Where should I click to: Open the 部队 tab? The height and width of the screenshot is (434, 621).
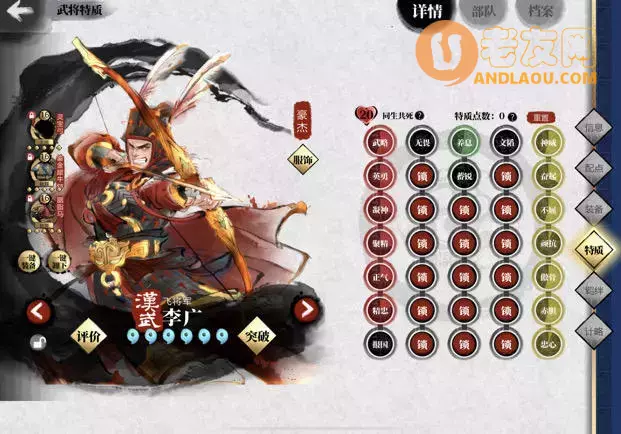tap(481, 12)
